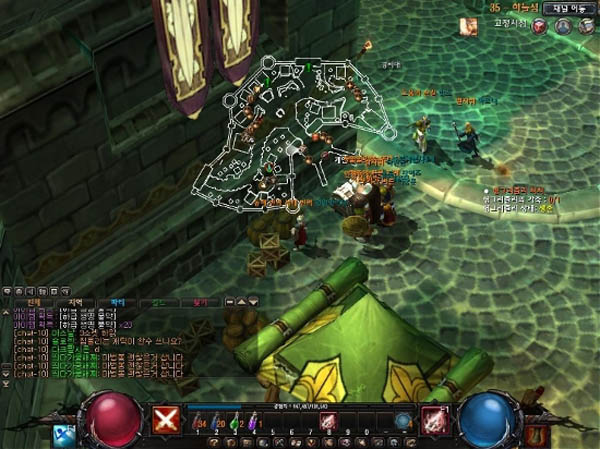Click the 채널 이동 channel move button
This screenshot has width=600, height=449.
tap(570, 8)
